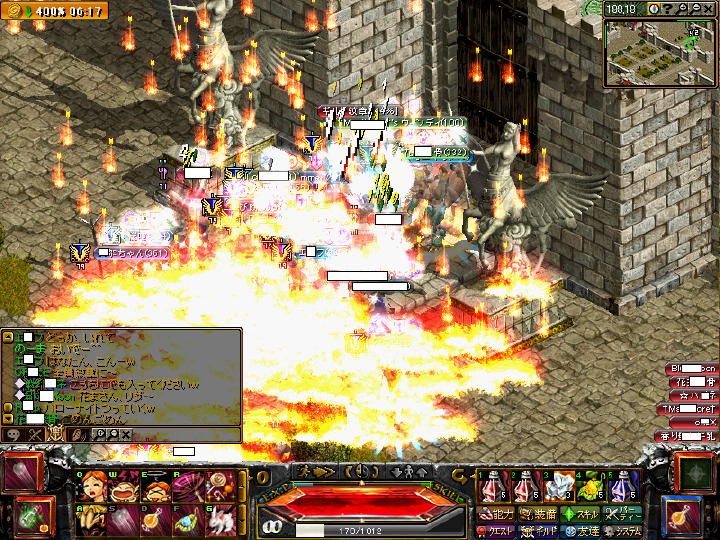
Task: Open the スキル (skills) window
Action: 577,513
